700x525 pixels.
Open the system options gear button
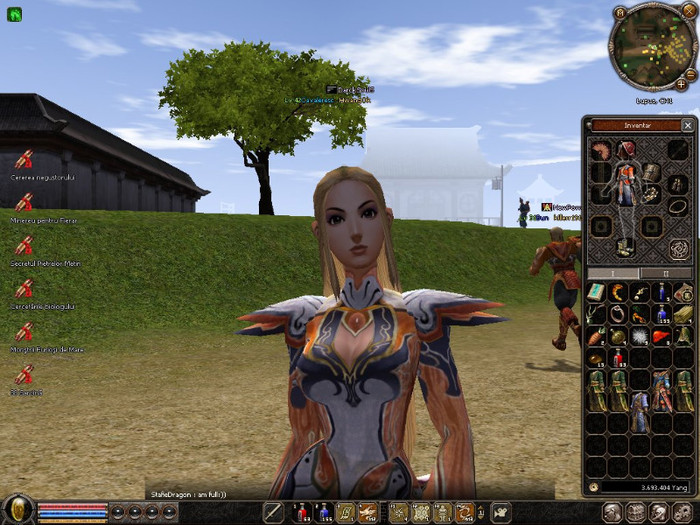pyautogui.click(x=684, y=513)
